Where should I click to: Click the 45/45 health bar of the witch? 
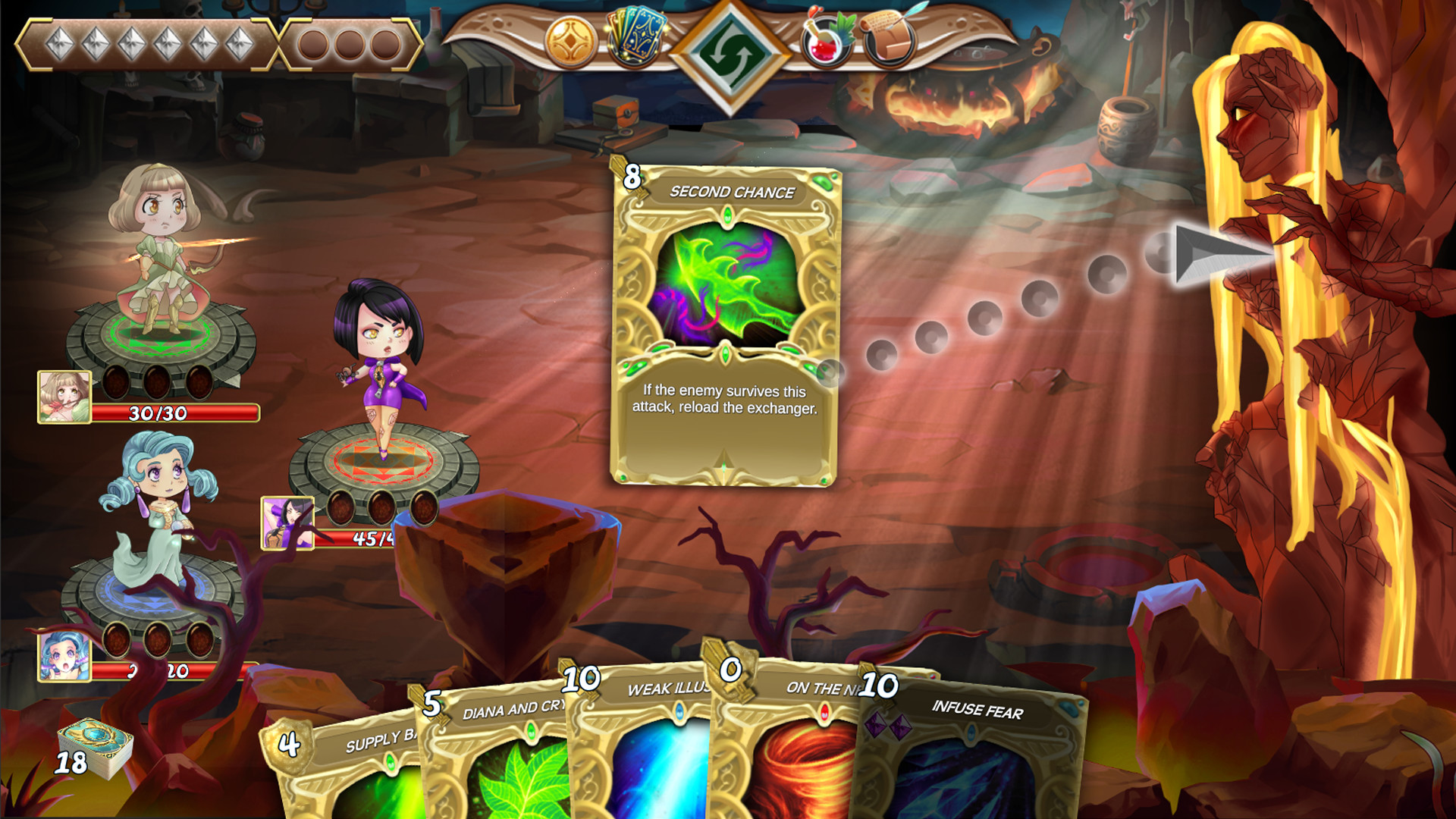tap(369, 540)
